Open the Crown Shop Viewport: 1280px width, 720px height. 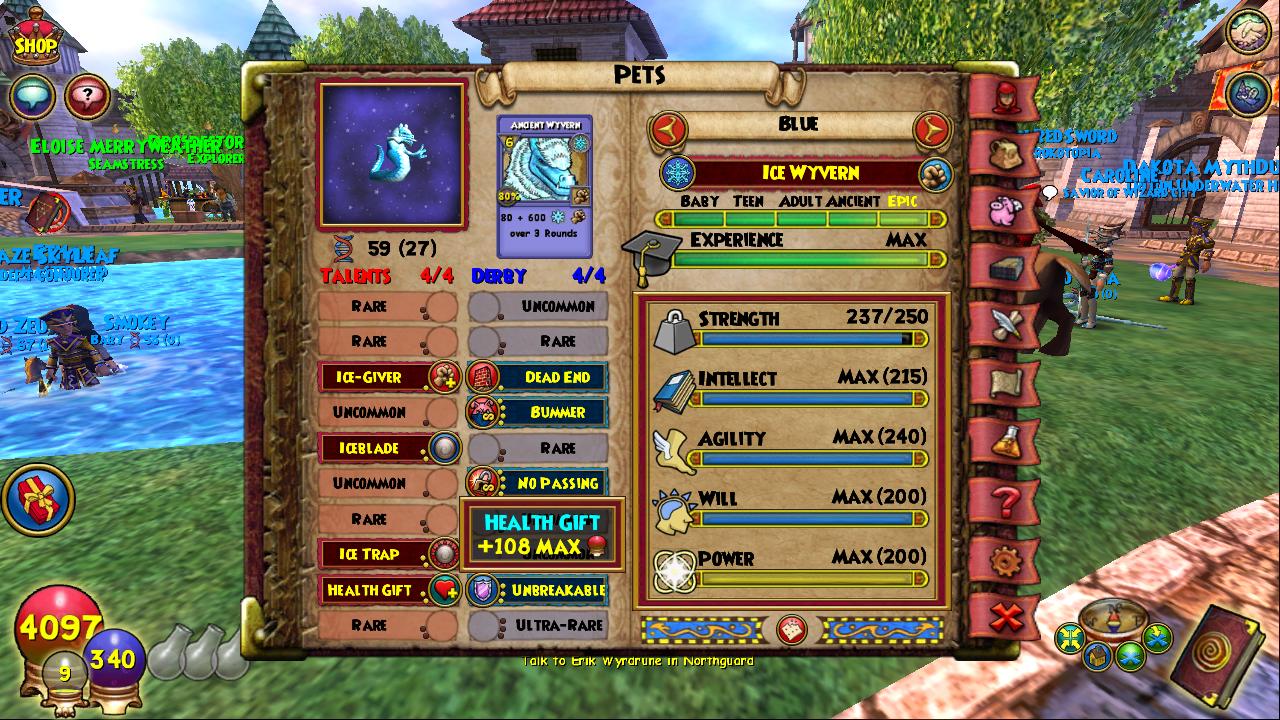click(35, 36)
